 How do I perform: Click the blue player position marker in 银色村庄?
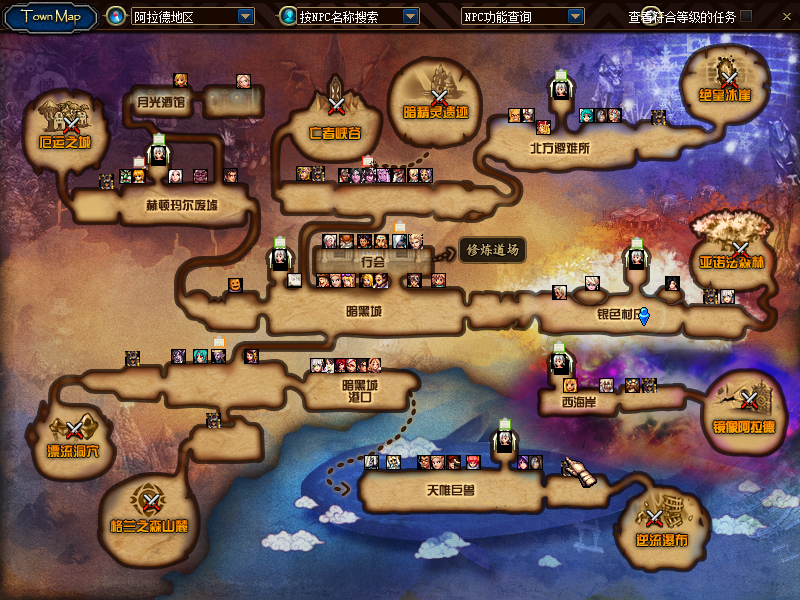(644, 317)
